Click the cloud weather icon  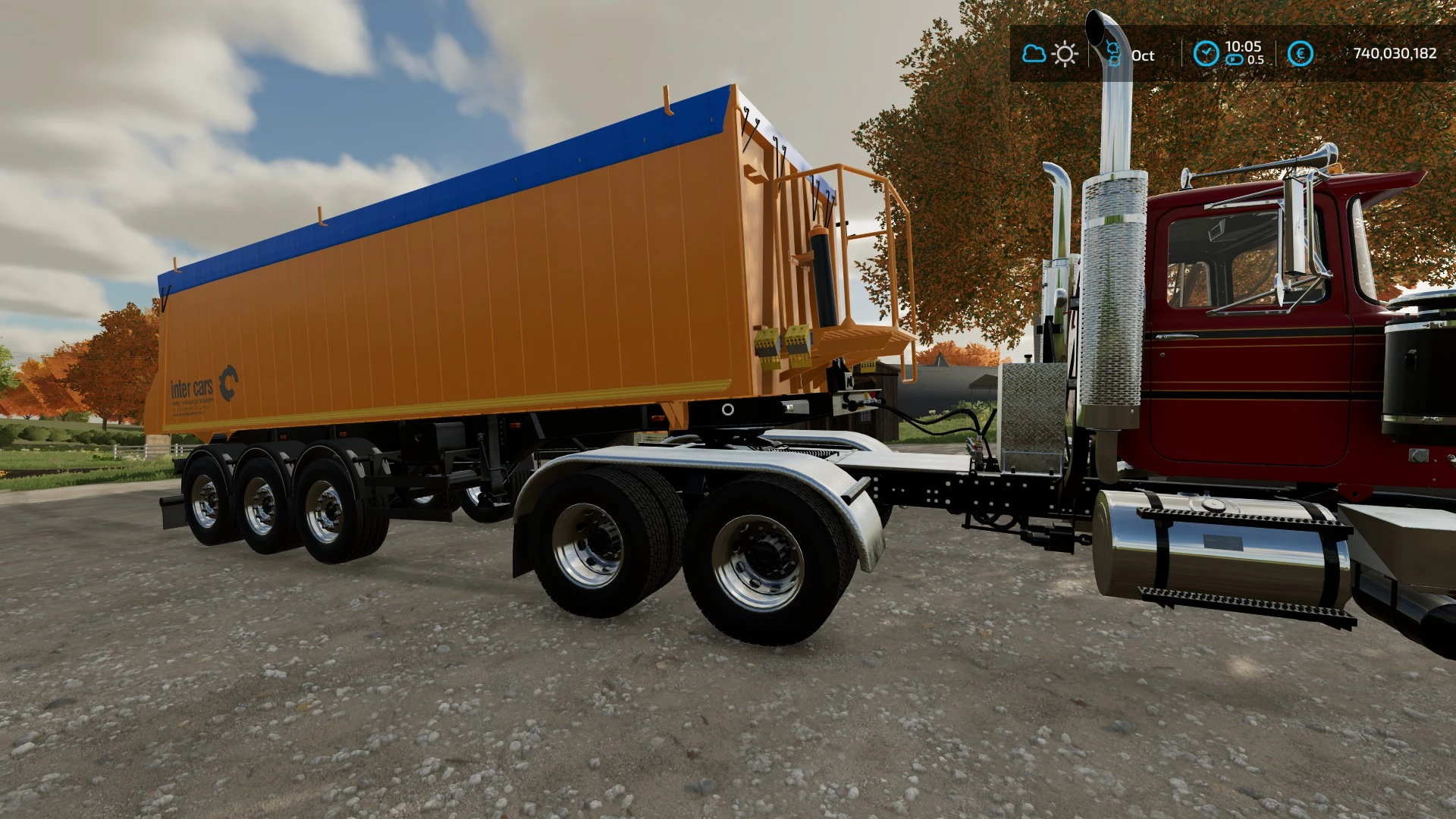click(1034, 53)
